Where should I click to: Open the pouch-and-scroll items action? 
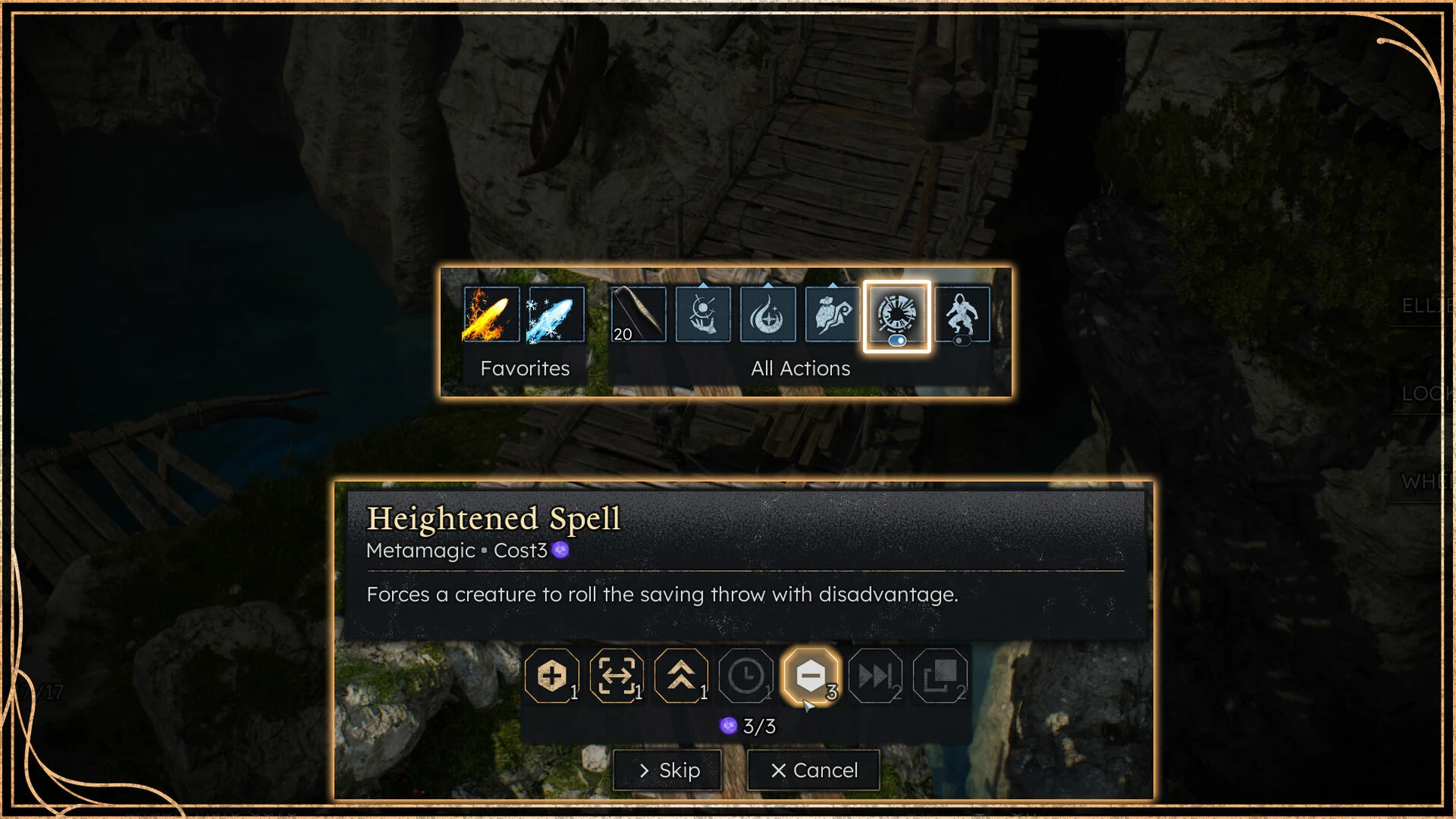point(832,315)
